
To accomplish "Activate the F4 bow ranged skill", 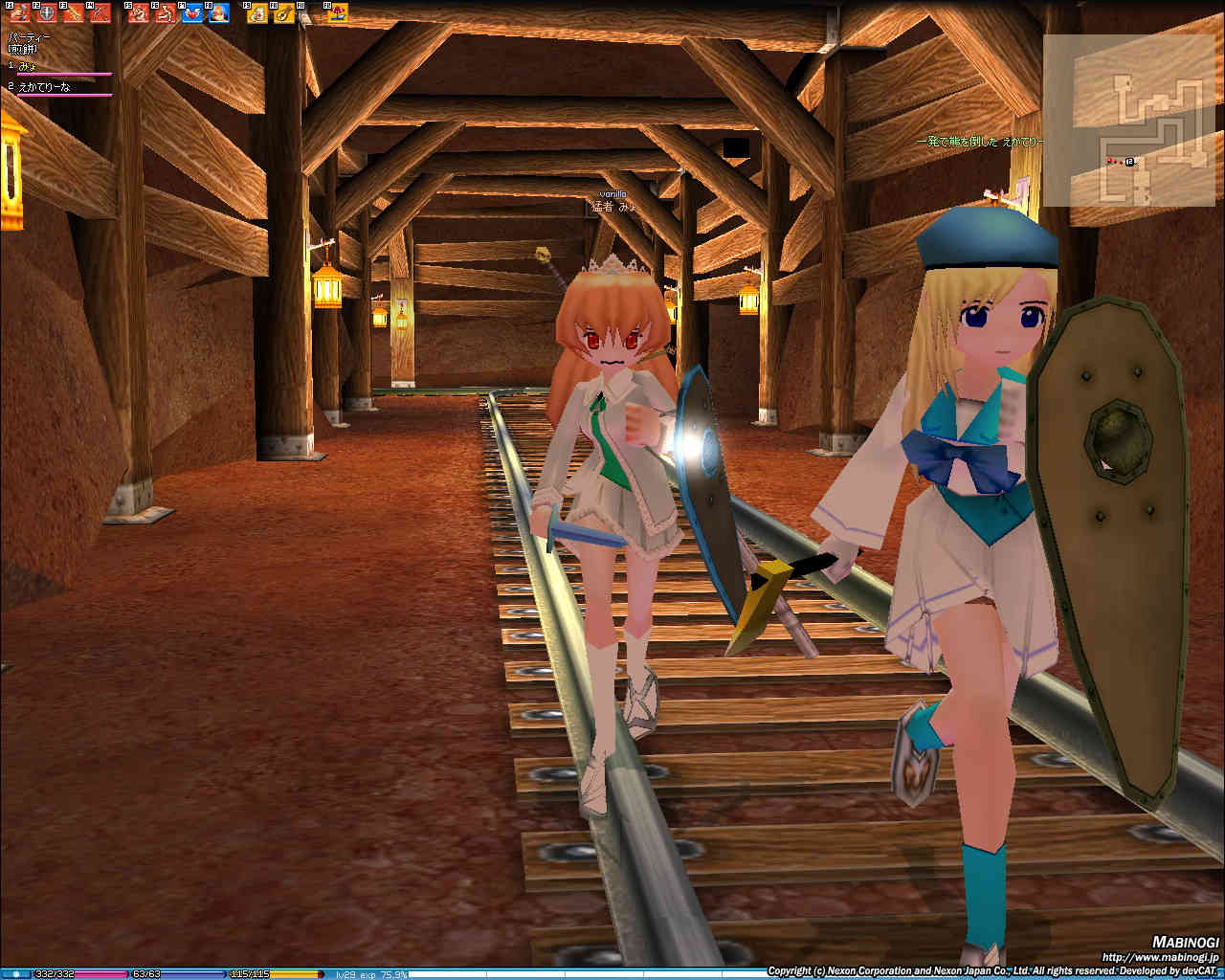I will point(100,13).
